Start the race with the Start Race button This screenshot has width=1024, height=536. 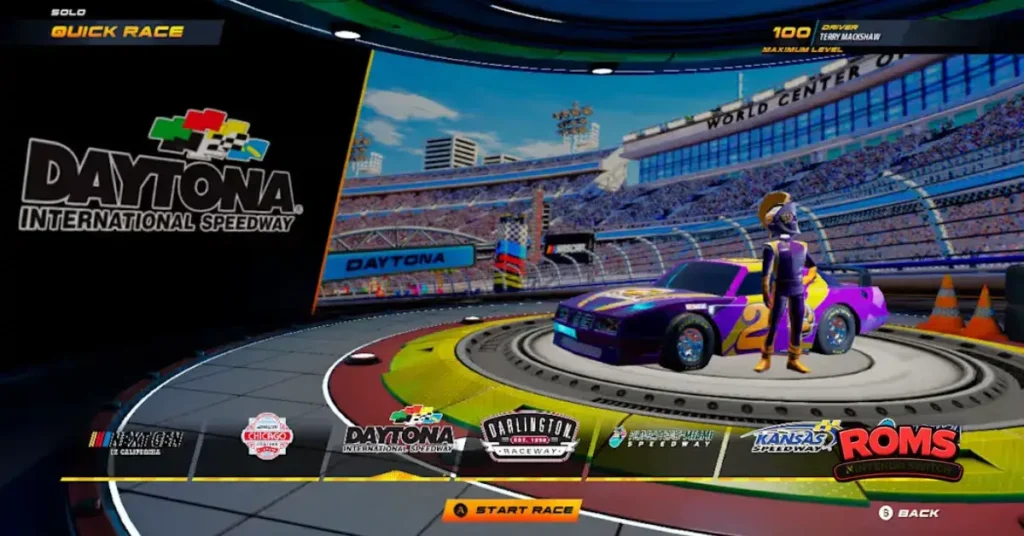(x=512, y=510)
